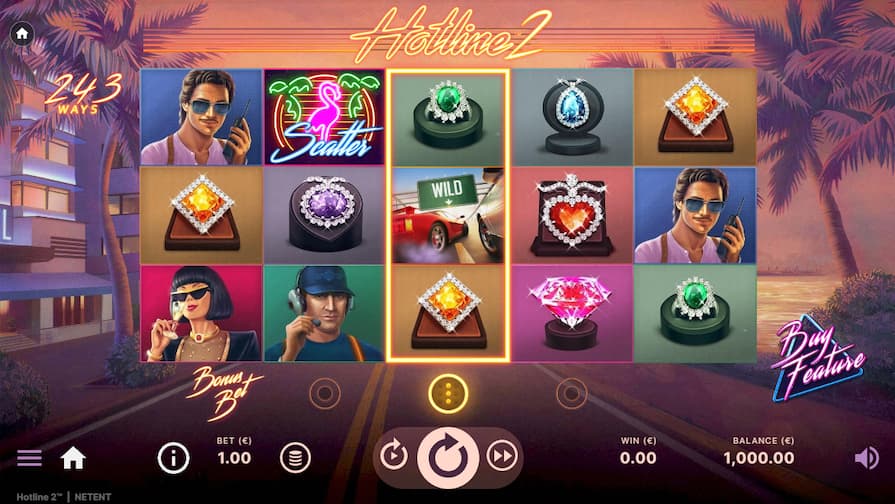
Task: Select the left circular bonus bet level
Action: pyautogui.click(x=324, y=393)
